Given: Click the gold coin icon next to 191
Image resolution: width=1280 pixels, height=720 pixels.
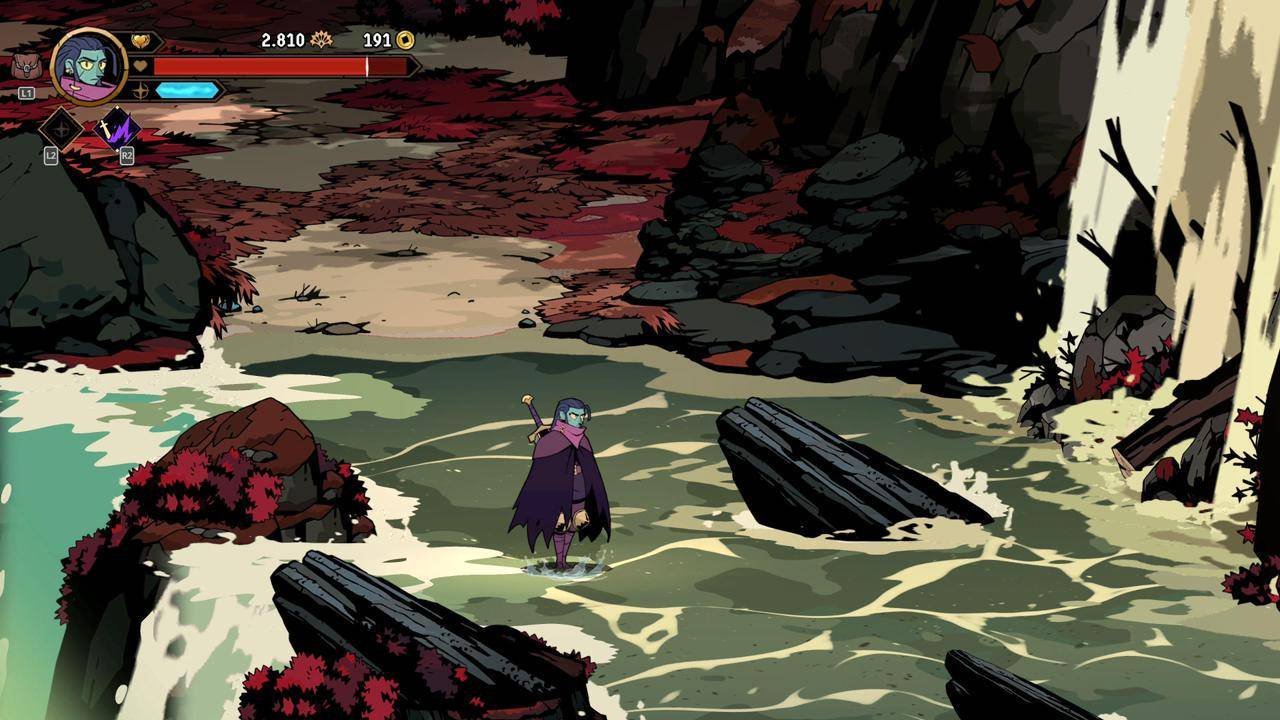Looking at the screenshot, I should pos(406,40).
